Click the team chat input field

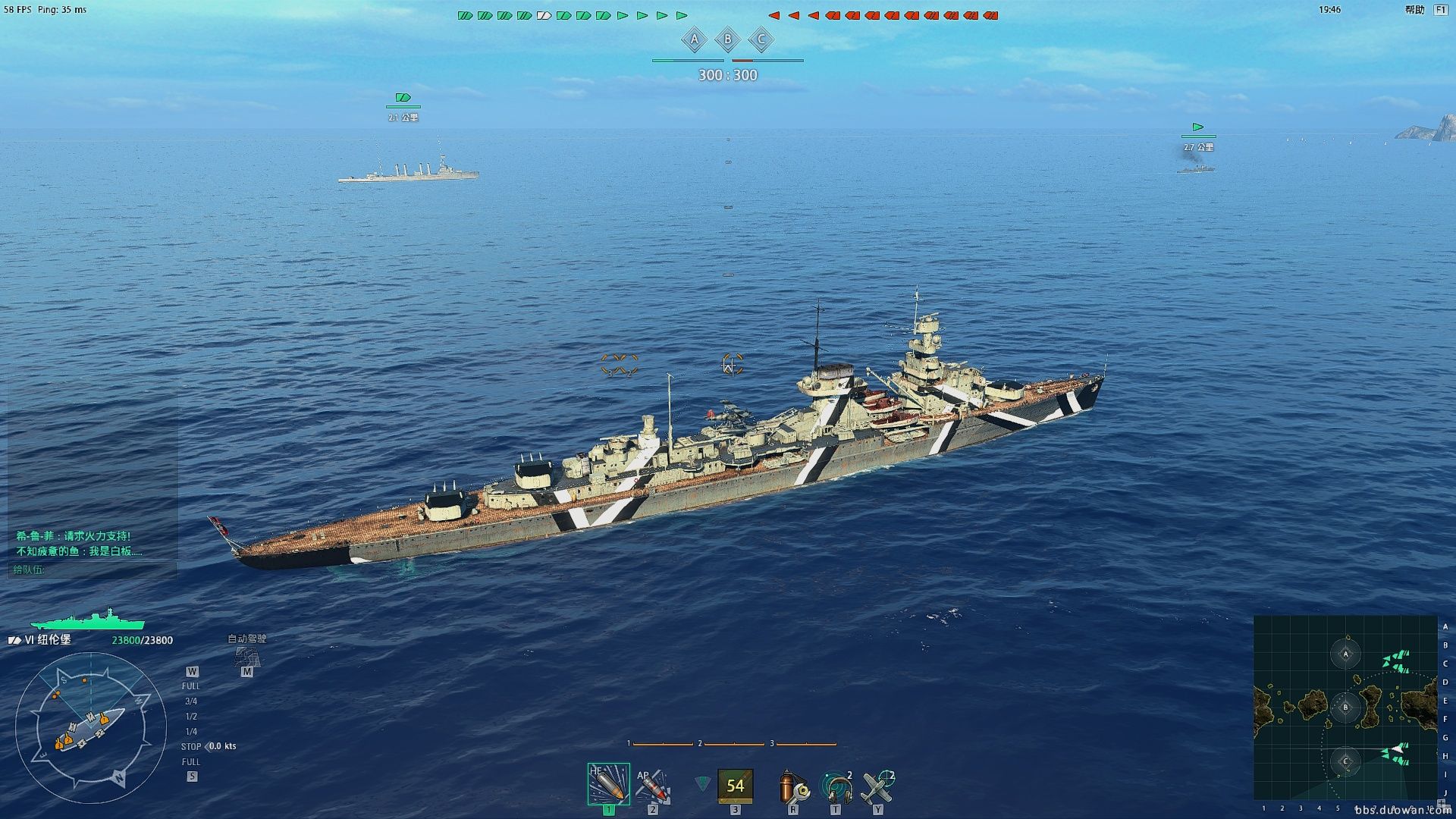tap(93, 570)
